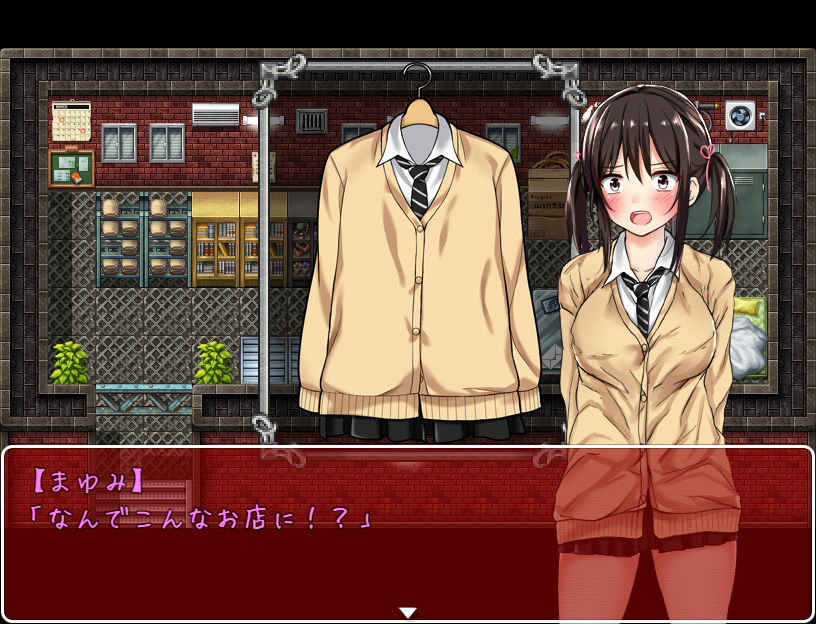Viewport: 816px width, 624px height.
Task: Advance dialogue using the white arrow indicator
Action: tap(407, 612)
